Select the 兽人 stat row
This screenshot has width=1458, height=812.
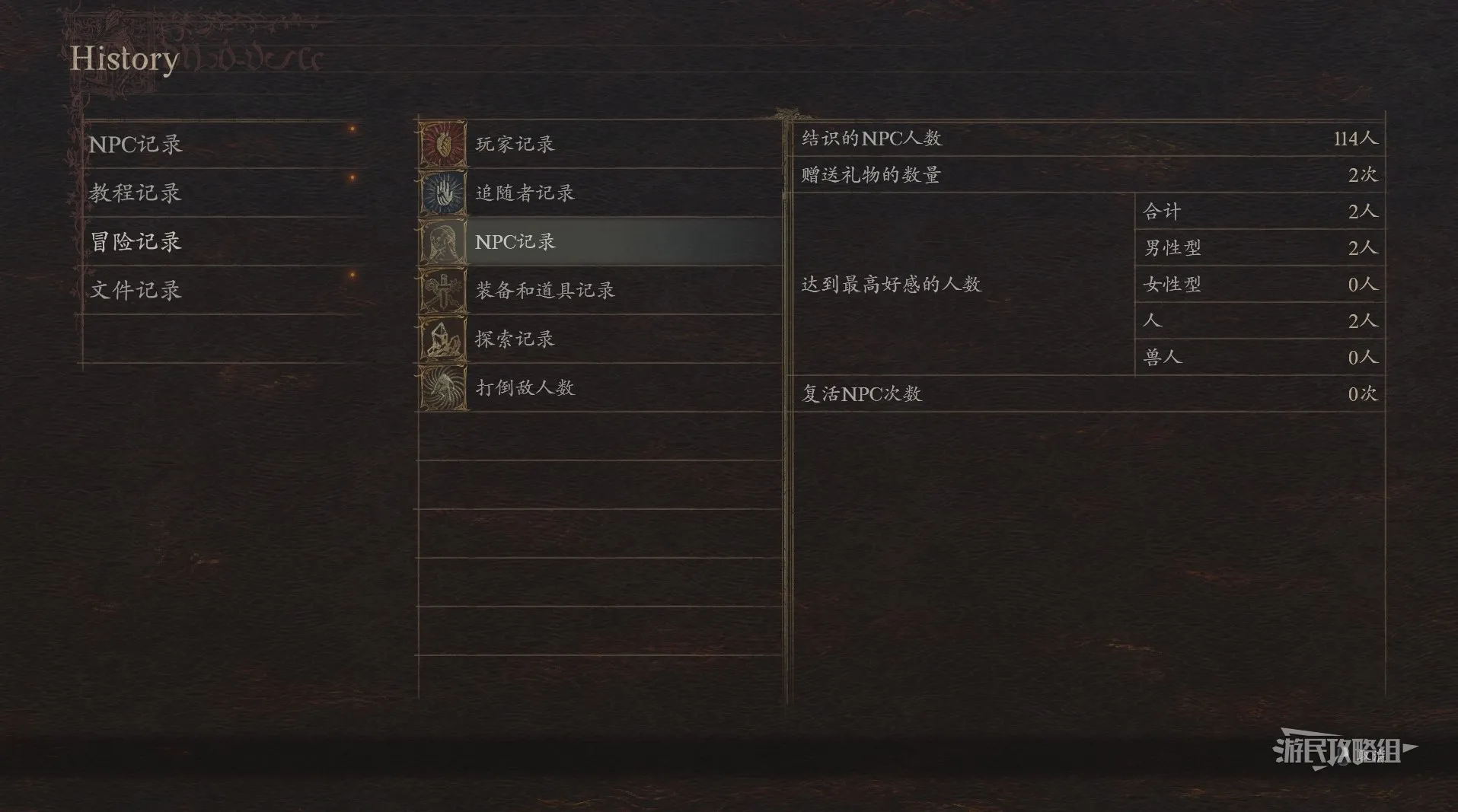point(1256,357)
